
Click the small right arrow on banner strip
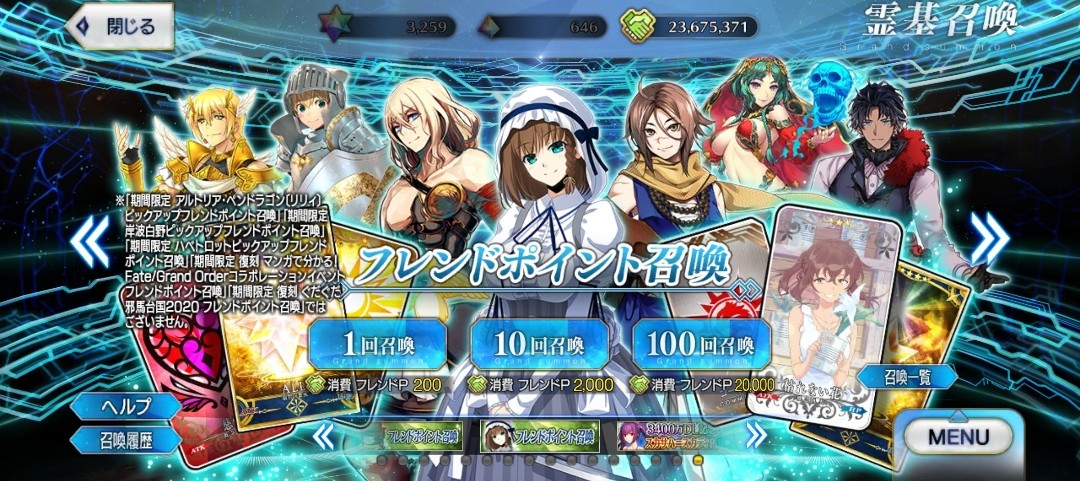(757, 436)
